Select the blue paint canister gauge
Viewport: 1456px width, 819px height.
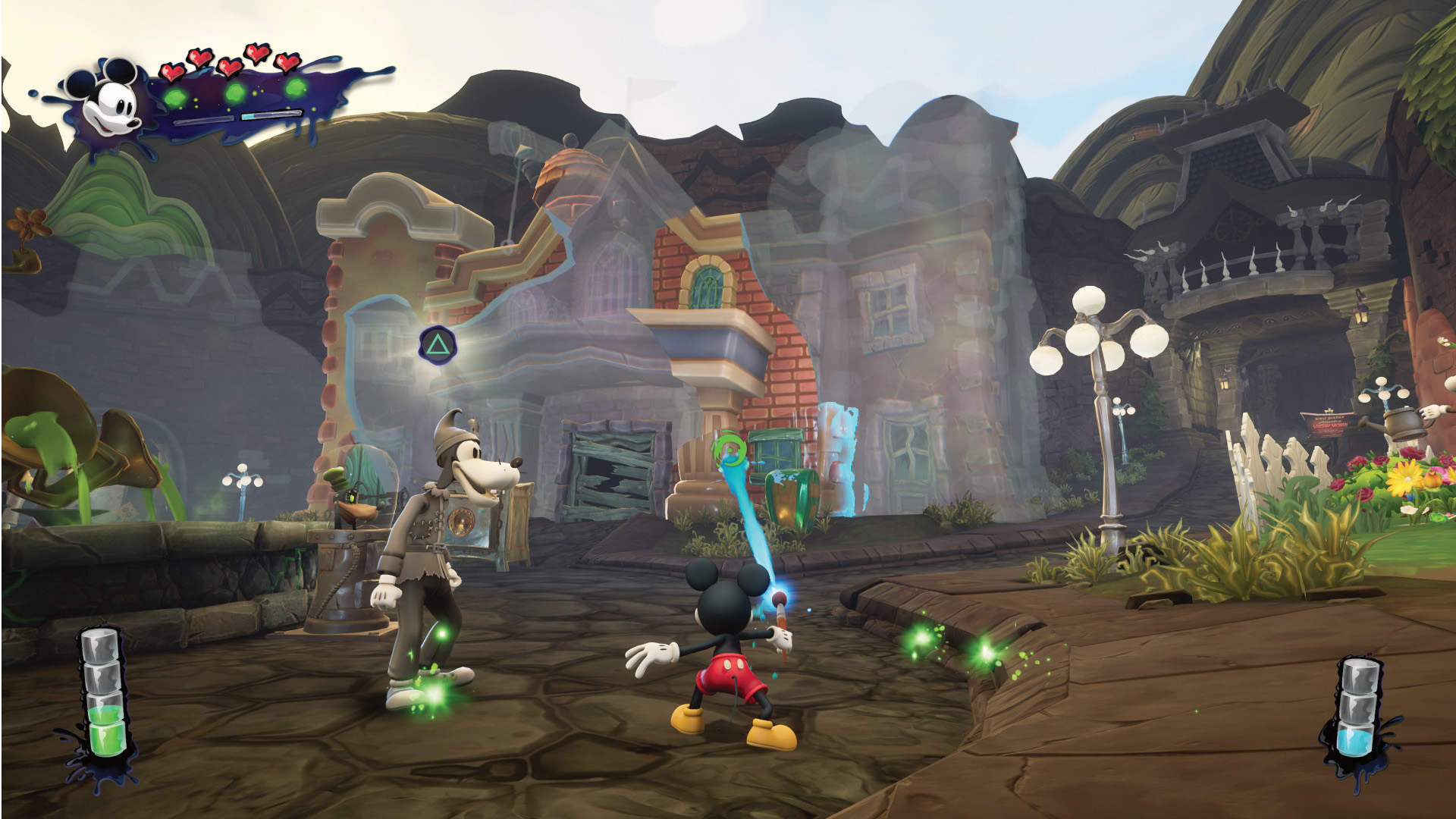[x=1358, y=709]
